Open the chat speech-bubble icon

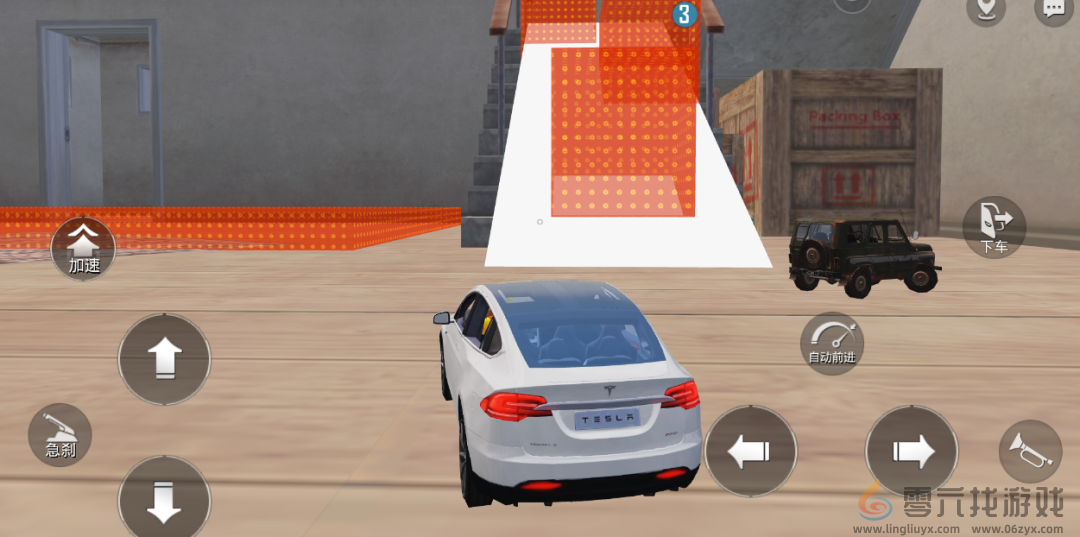(x=1054, y=10)
